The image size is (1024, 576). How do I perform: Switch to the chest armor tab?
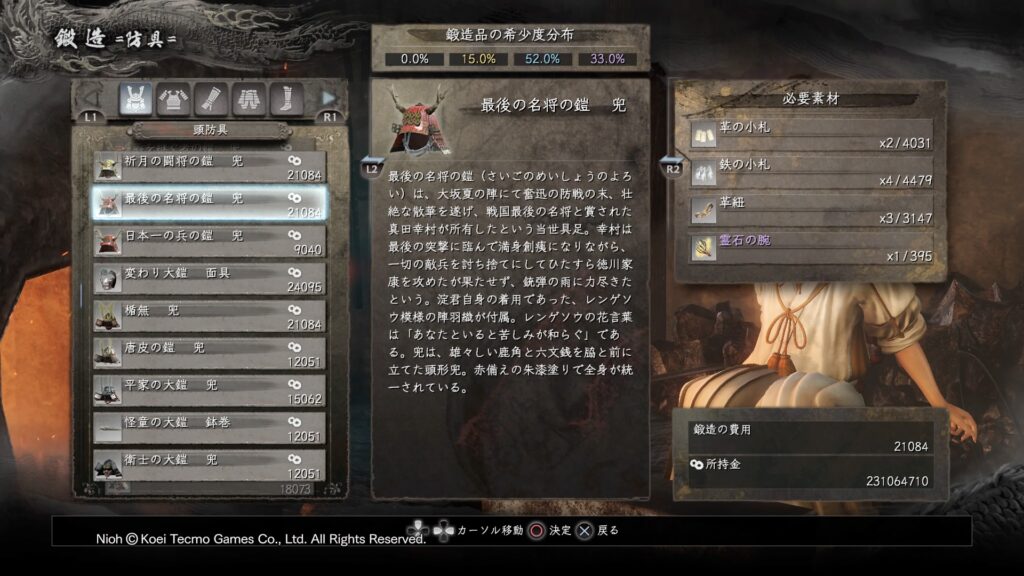tap(174, 99)
